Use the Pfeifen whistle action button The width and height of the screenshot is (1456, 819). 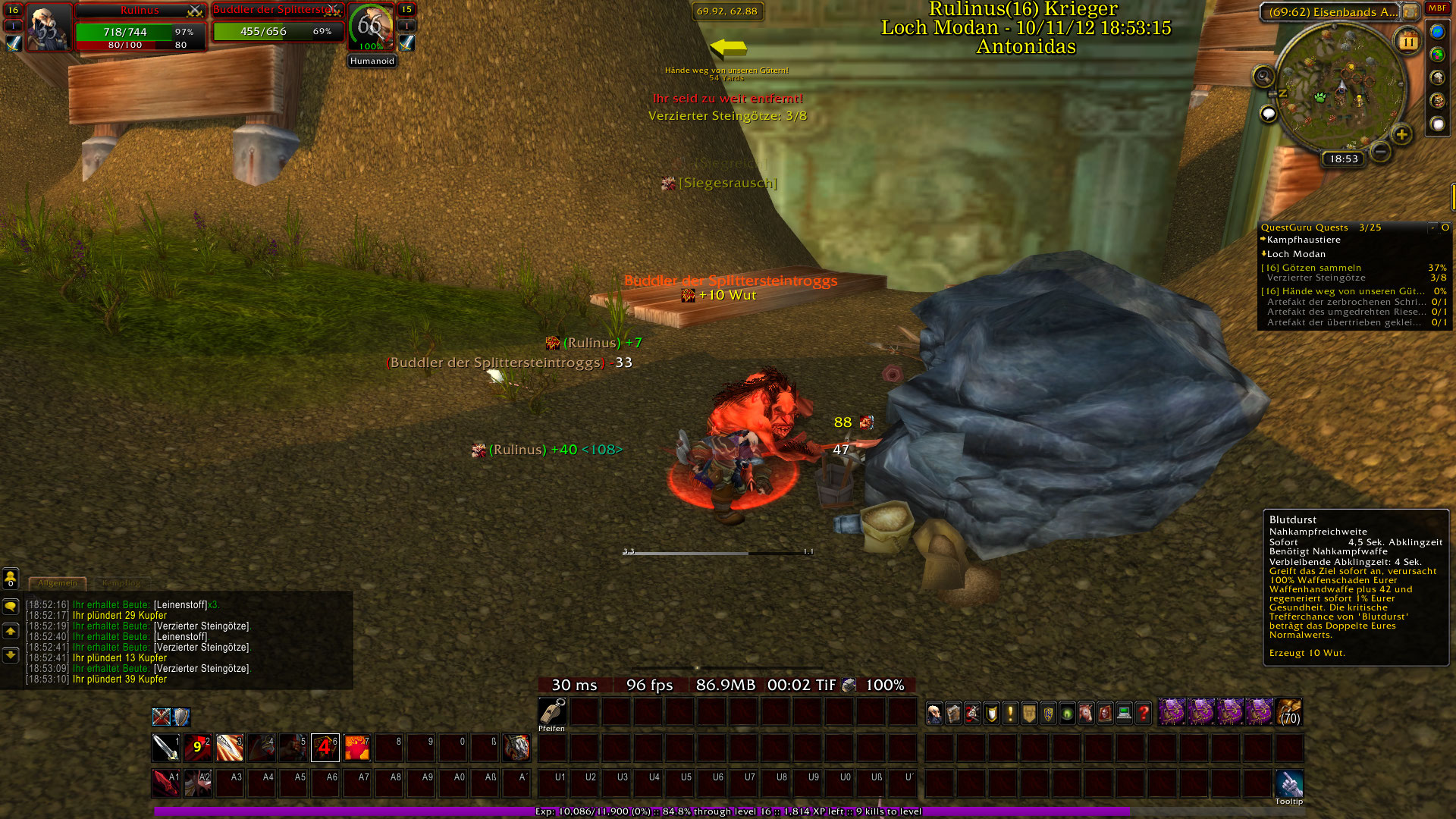click(552, 712)
